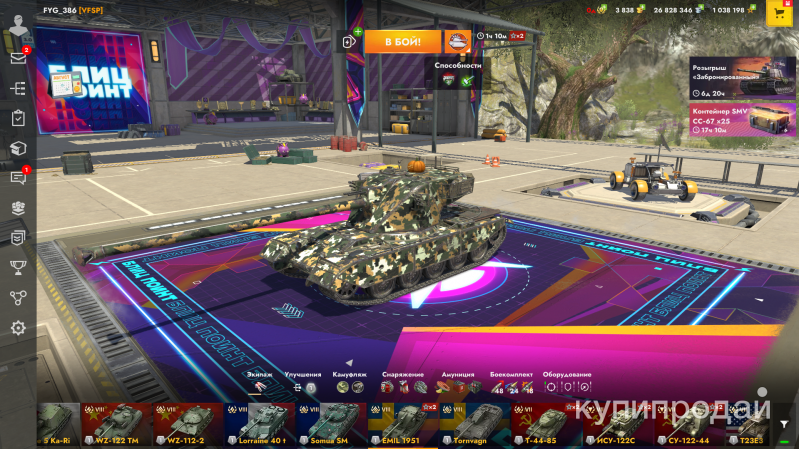Open the chat speech-bubble icon
The width and height of the screenshot is (800, 449).
(x=17, y=178)
